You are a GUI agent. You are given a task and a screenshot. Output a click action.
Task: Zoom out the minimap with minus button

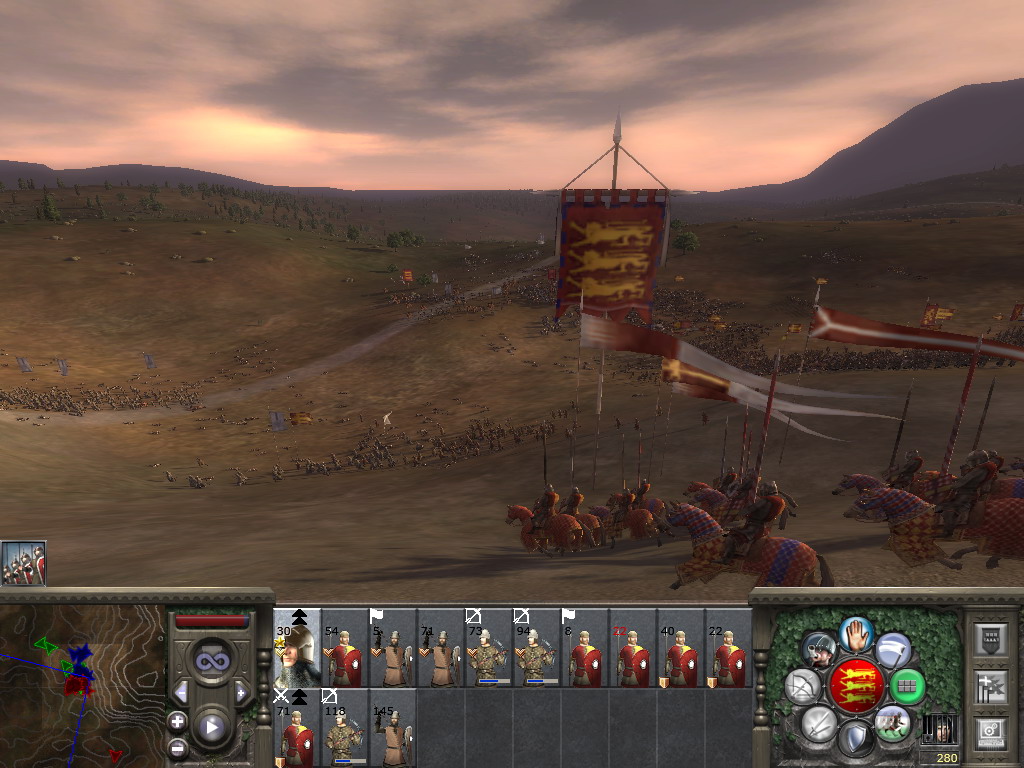(177, 746)
